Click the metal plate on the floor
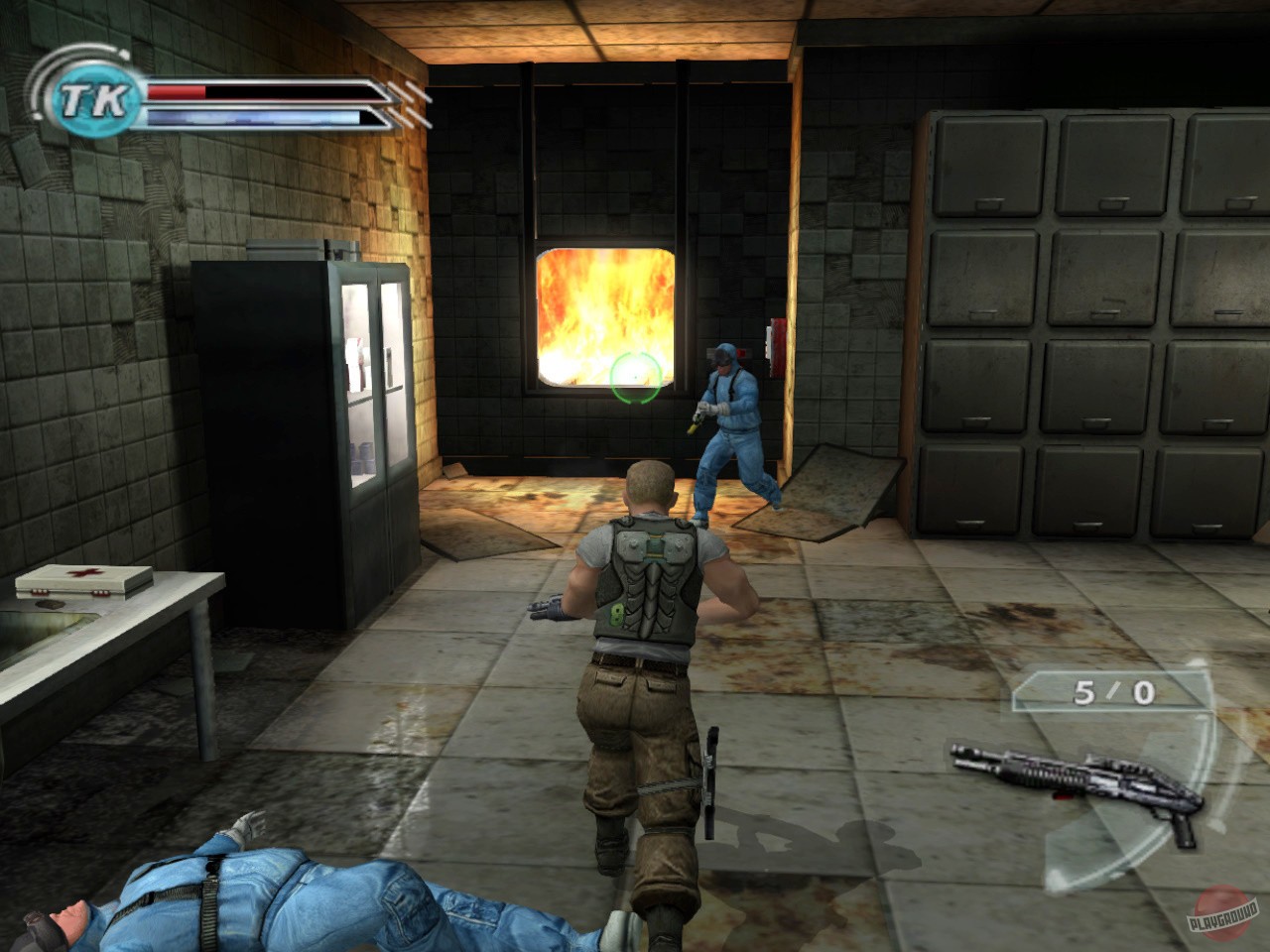 coord(824,486)
